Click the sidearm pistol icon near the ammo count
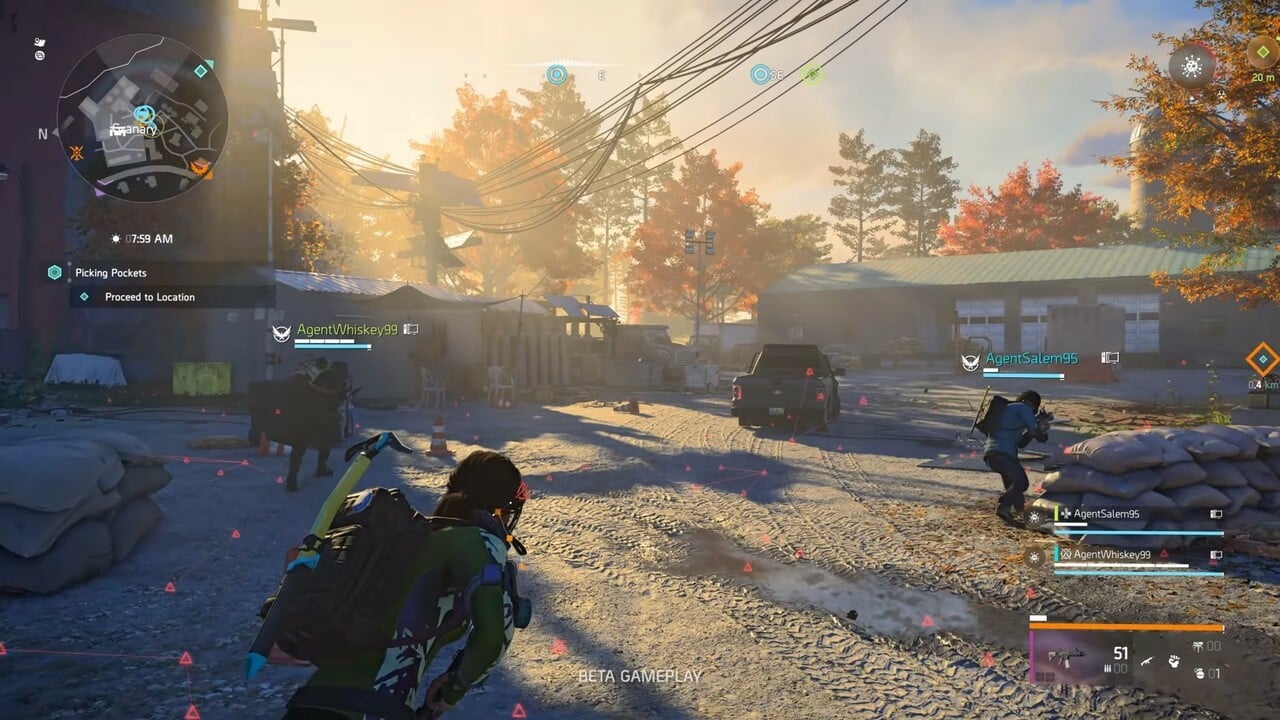The height and width of the screenshot is (720, 1280). [1148, 661]
